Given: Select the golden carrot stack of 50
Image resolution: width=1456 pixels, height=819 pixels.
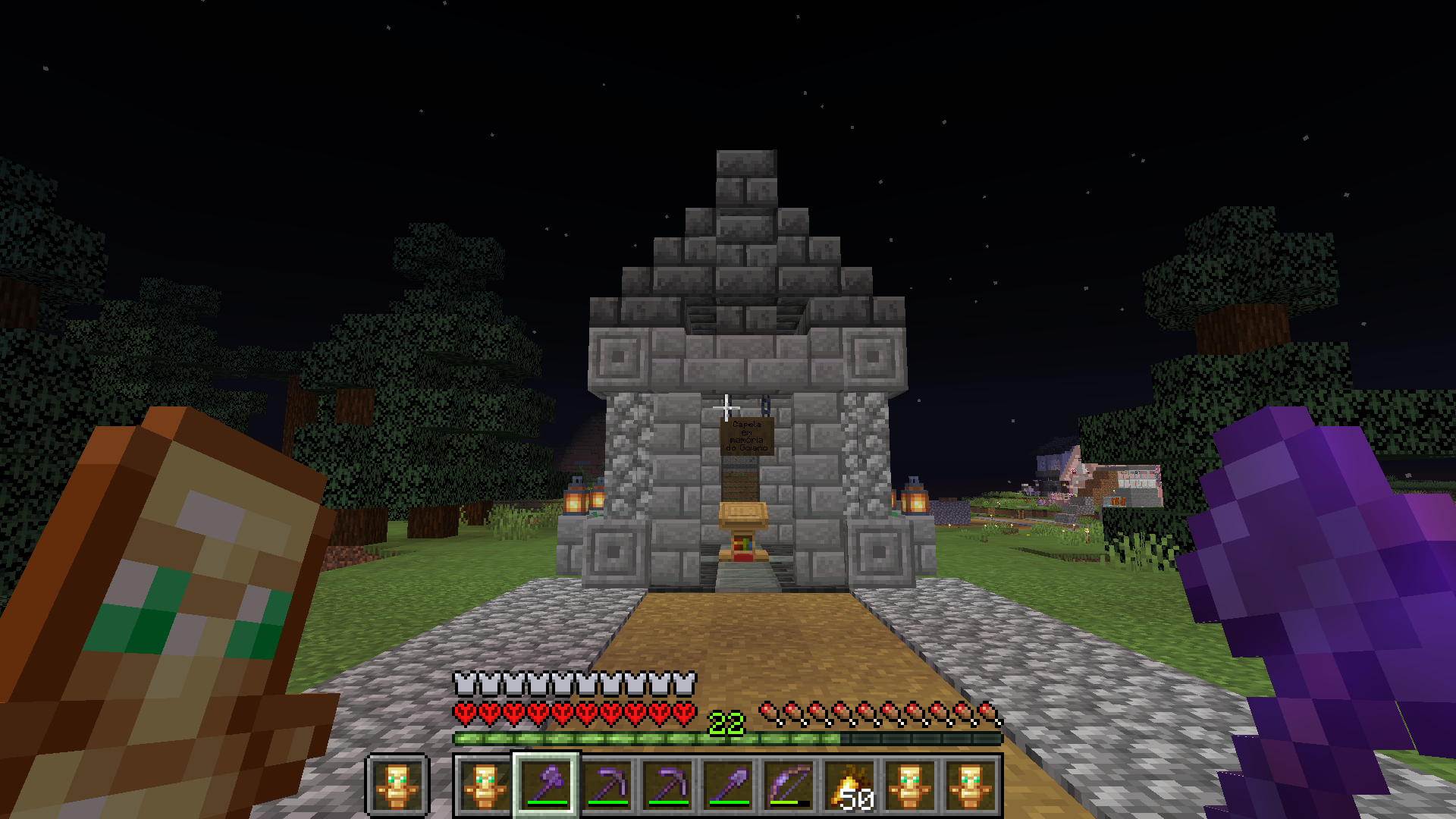Looking at the screenshot, I should pos(849,785).
